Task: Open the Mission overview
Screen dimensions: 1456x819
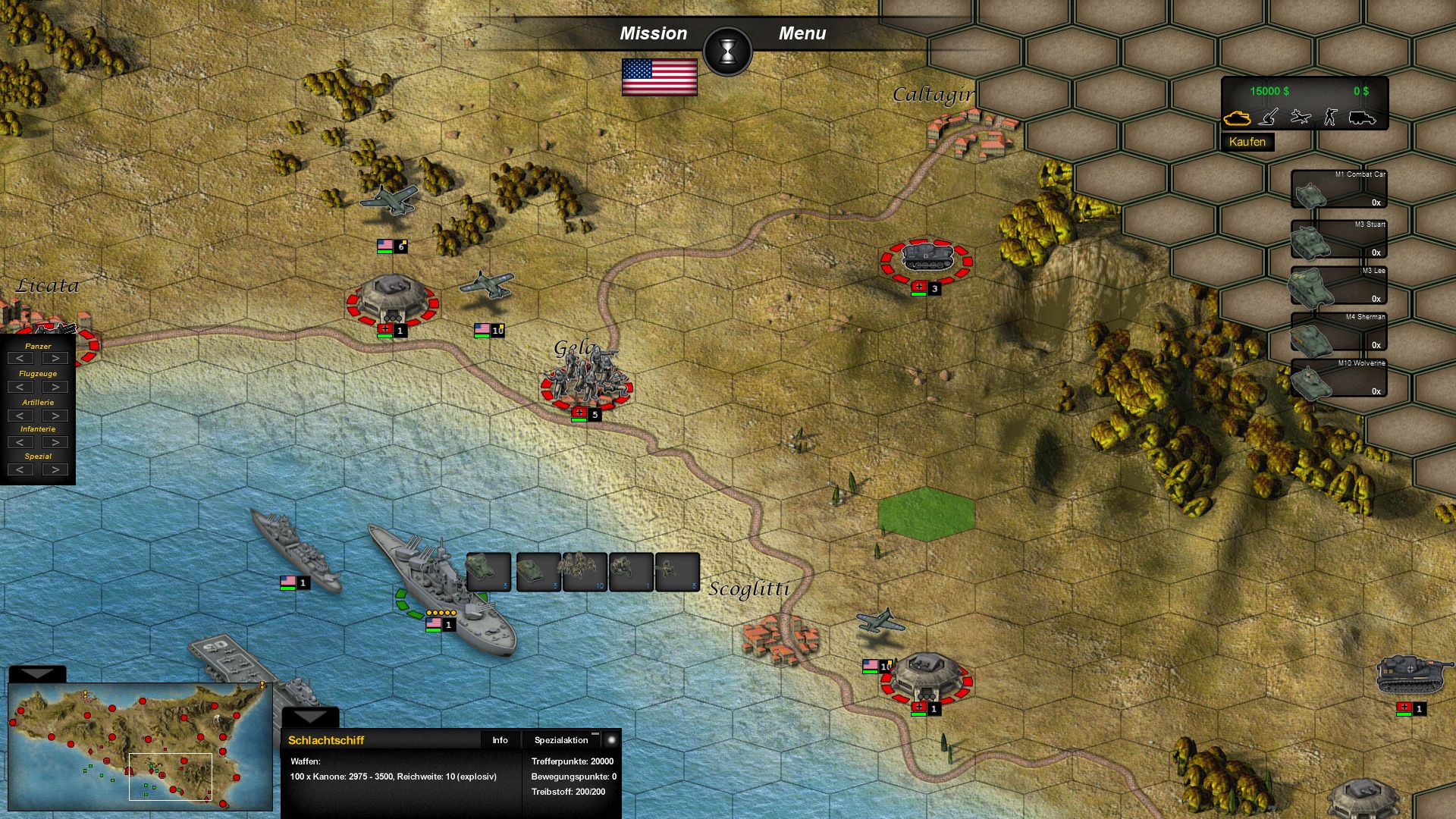Action: [653, 33]
